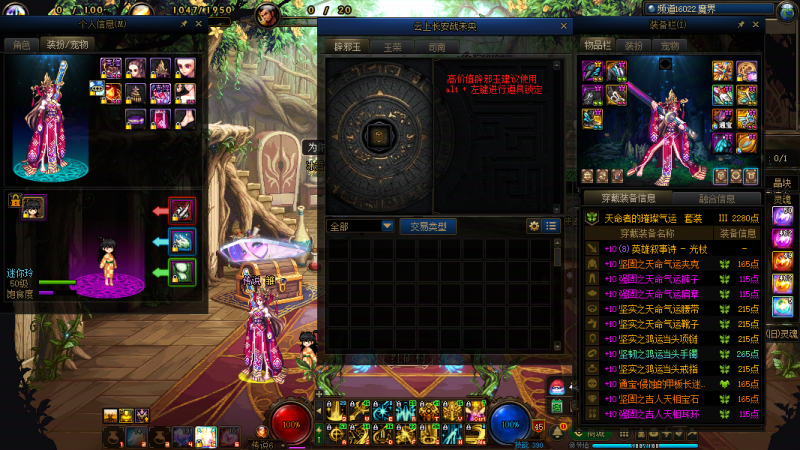This screenshot has height=450, width=800.
Task: Show the 融合信息 tab
Action: [x=716, y=198]
